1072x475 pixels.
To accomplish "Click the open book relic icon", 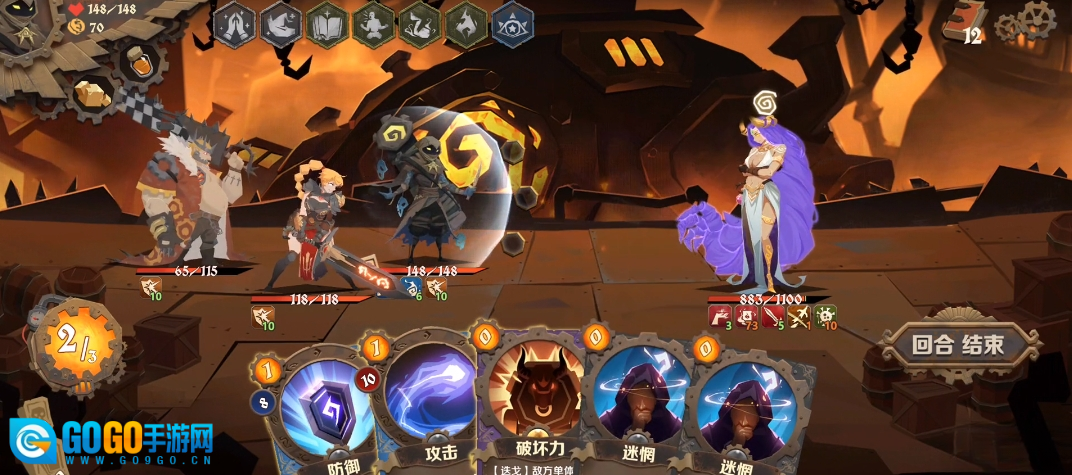I will (x=327, y=24).
